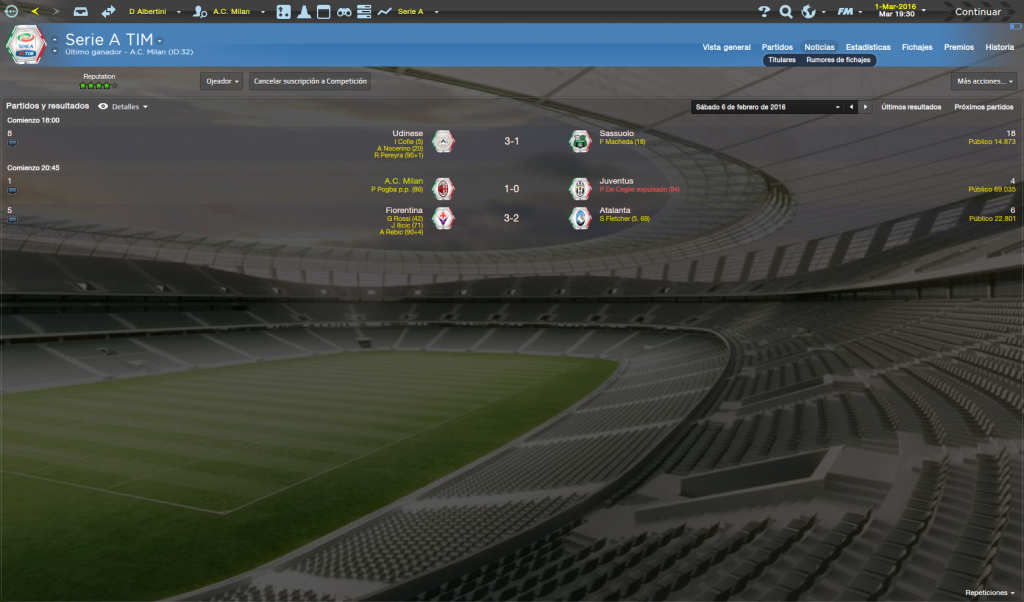Go to the Fichajes tab
Image resolution: width=1024 pixels, height=602 pixels.
(x=917, y=47)
